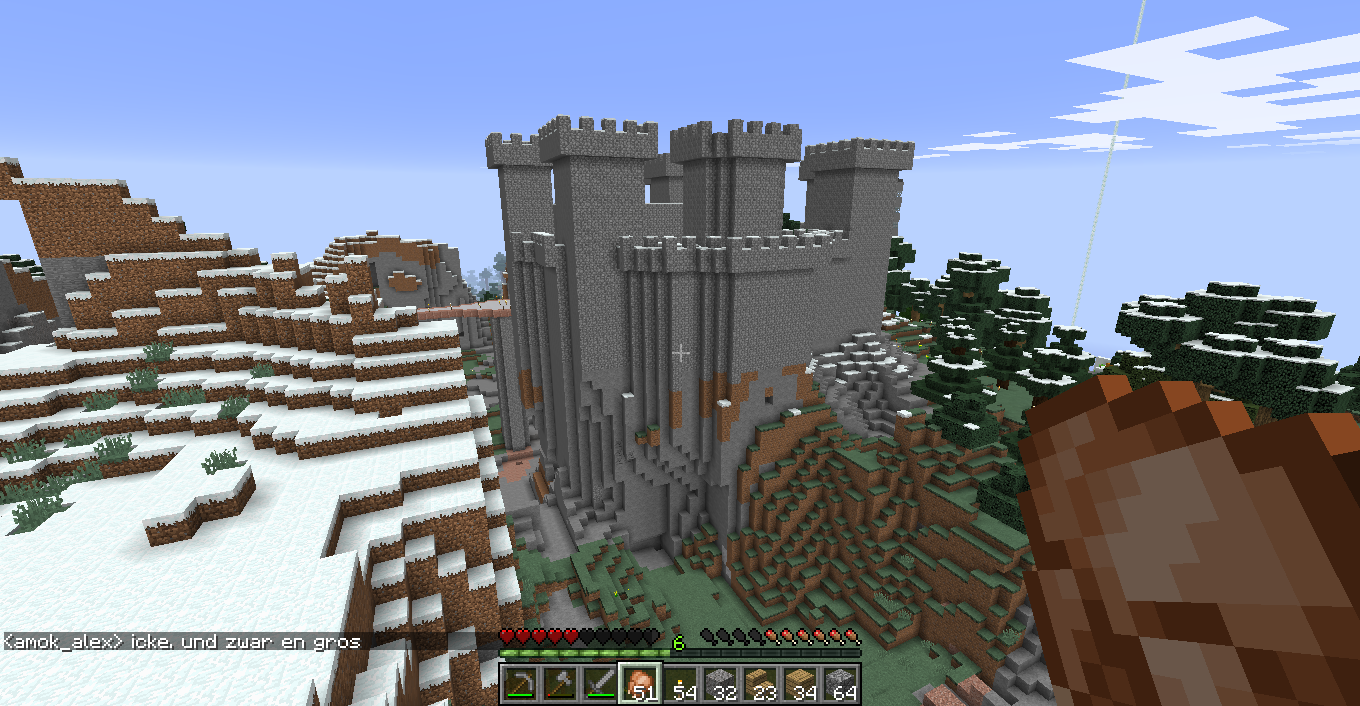Select the torch stack of 54
Image resolution: width=1360 pixels, height=706 pixels.
point(681,683)
